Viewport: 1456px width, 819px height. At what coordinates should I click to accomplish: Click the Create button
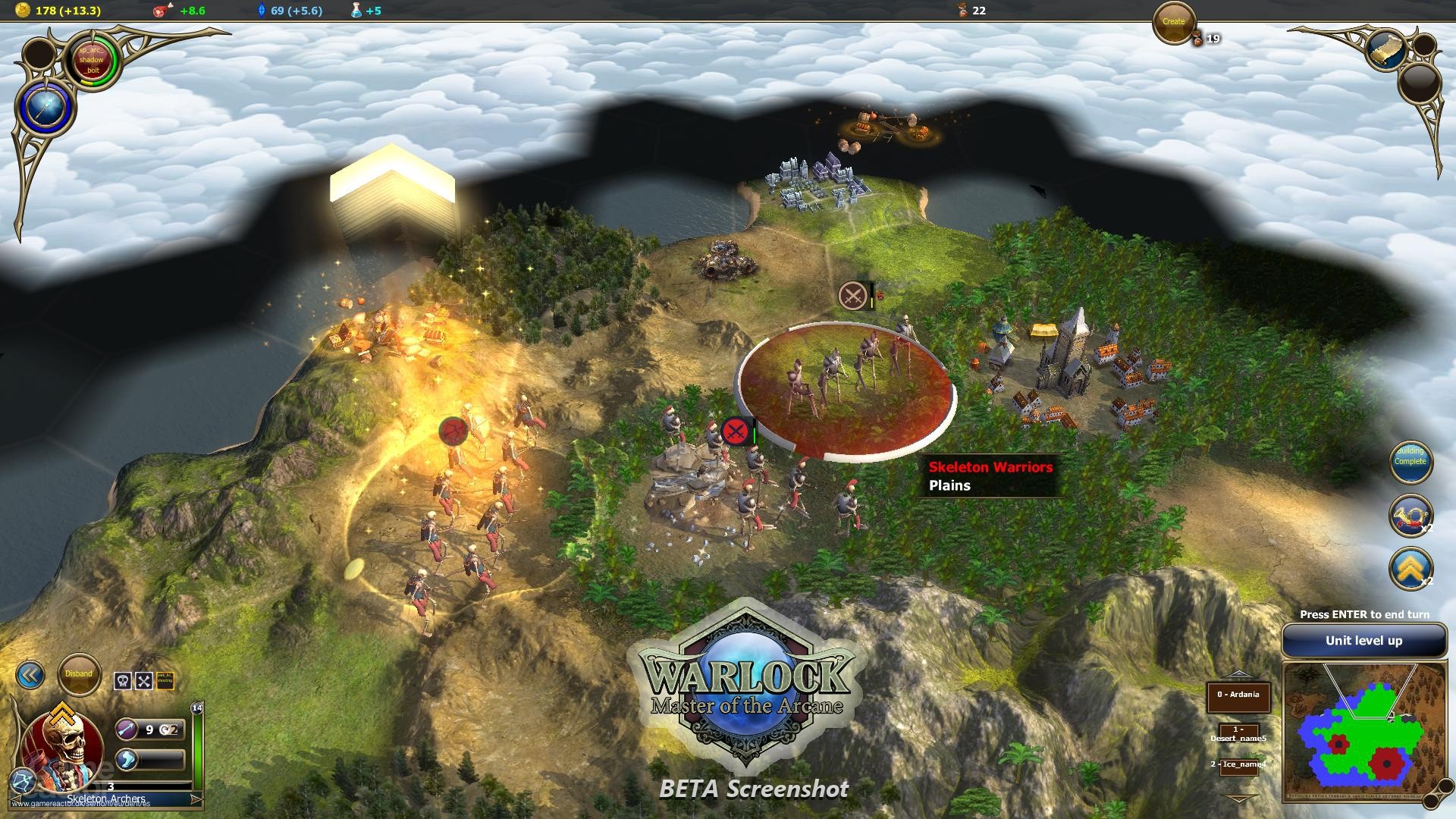pyautogui.click(x=1173, y=22)
